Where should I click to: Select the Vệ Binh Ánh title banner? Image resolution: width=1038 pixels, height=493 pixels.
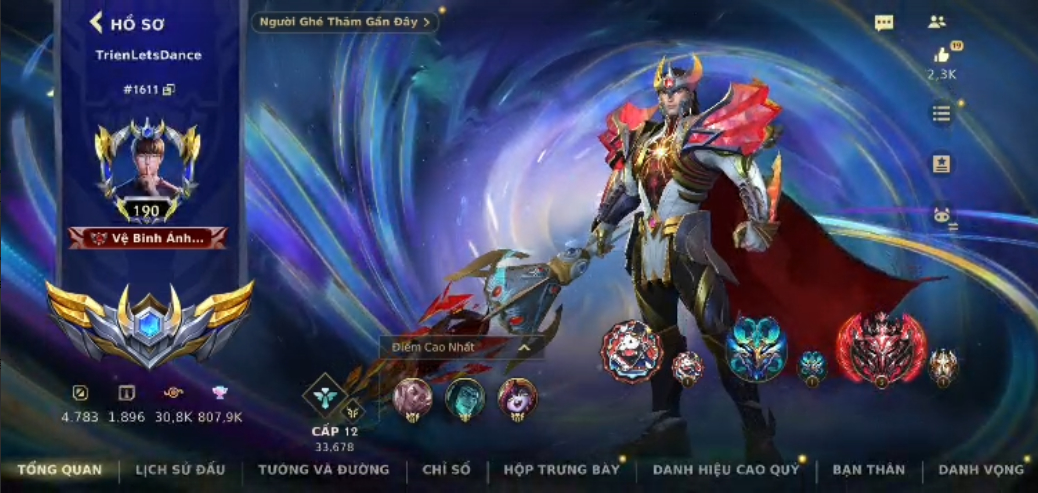click(x=148, y=238)
